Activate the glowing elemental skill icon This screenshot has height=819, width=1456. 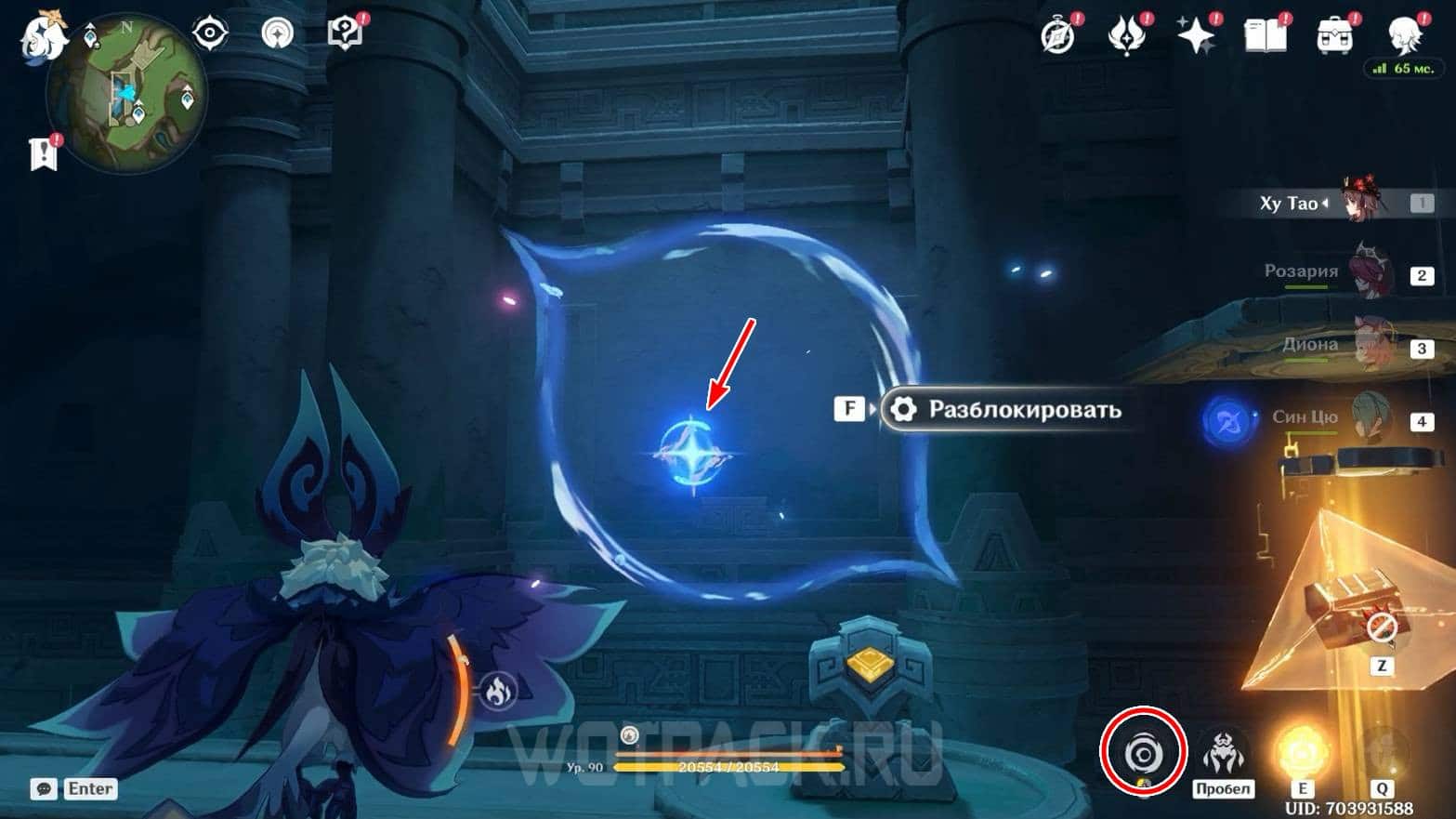coord(1303,753)
